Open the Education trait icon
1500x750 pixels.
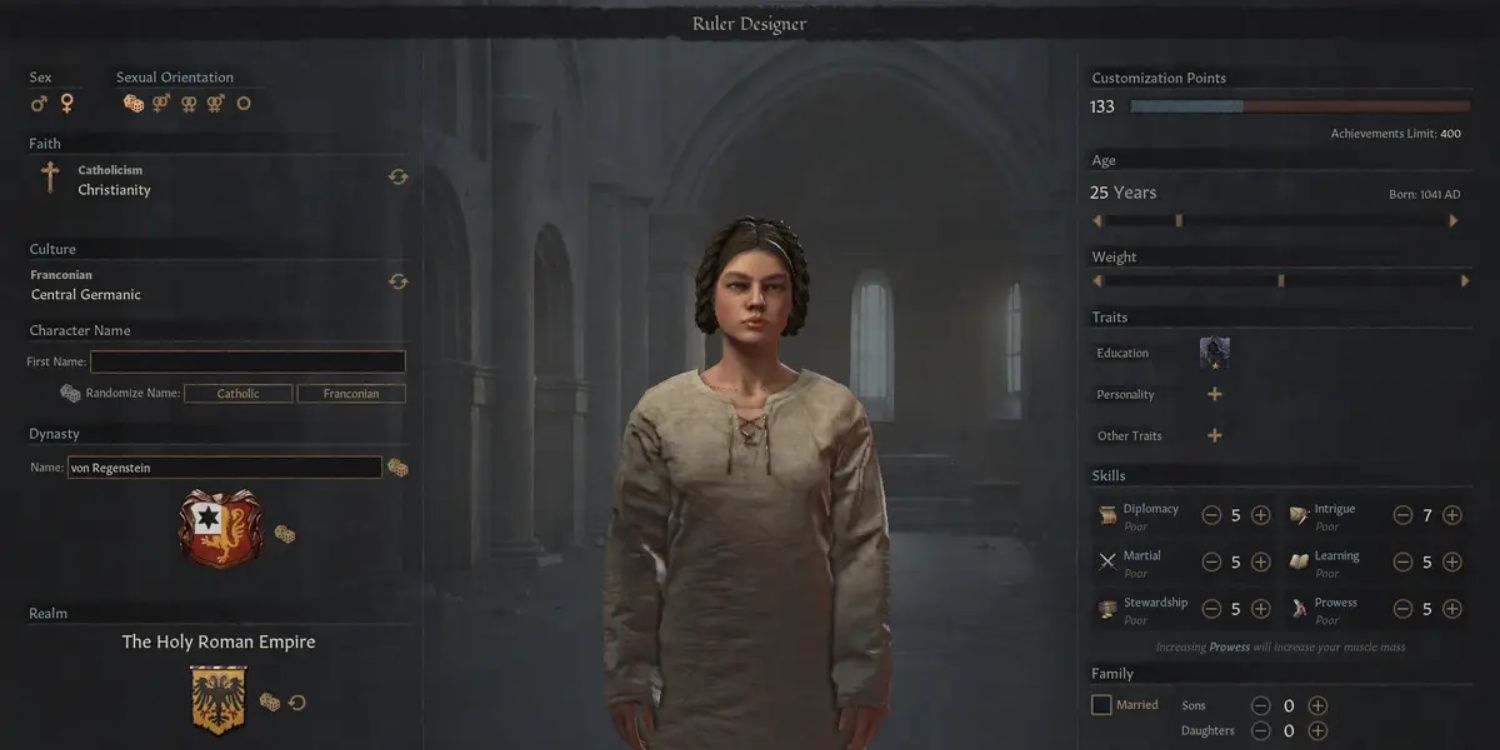(x=1215, y=351)
